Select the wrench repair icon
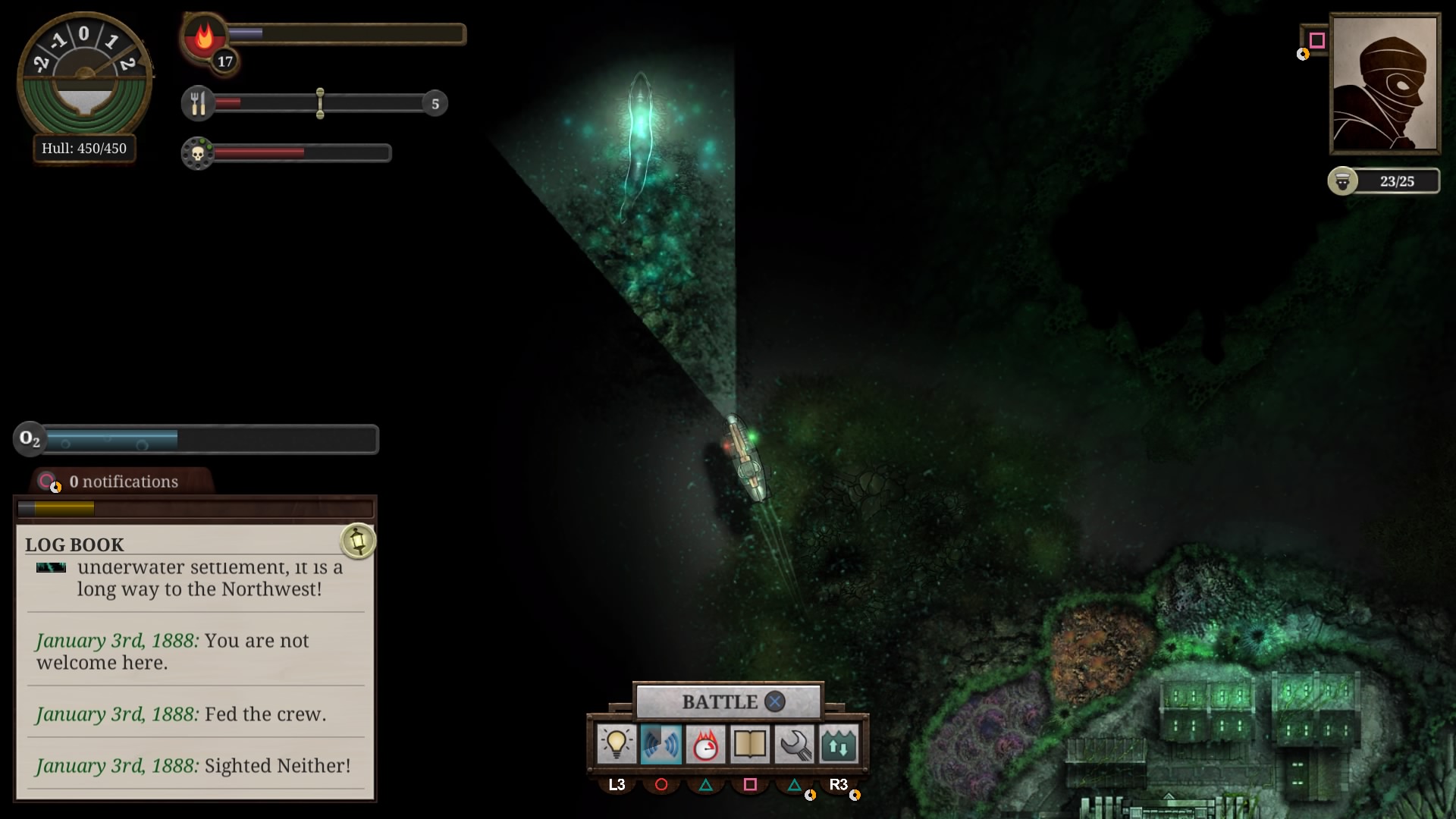Screen dimensions: 1456x819 click(794, 744)
